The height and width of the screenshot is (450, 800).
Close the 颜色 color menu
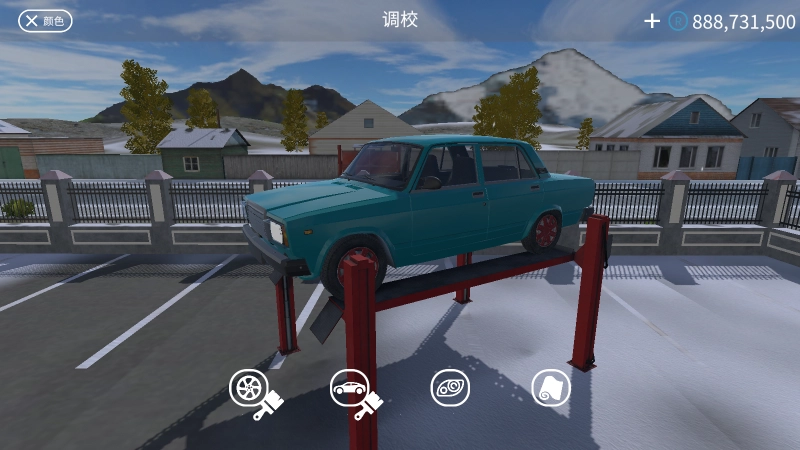[x=45, y=20]
